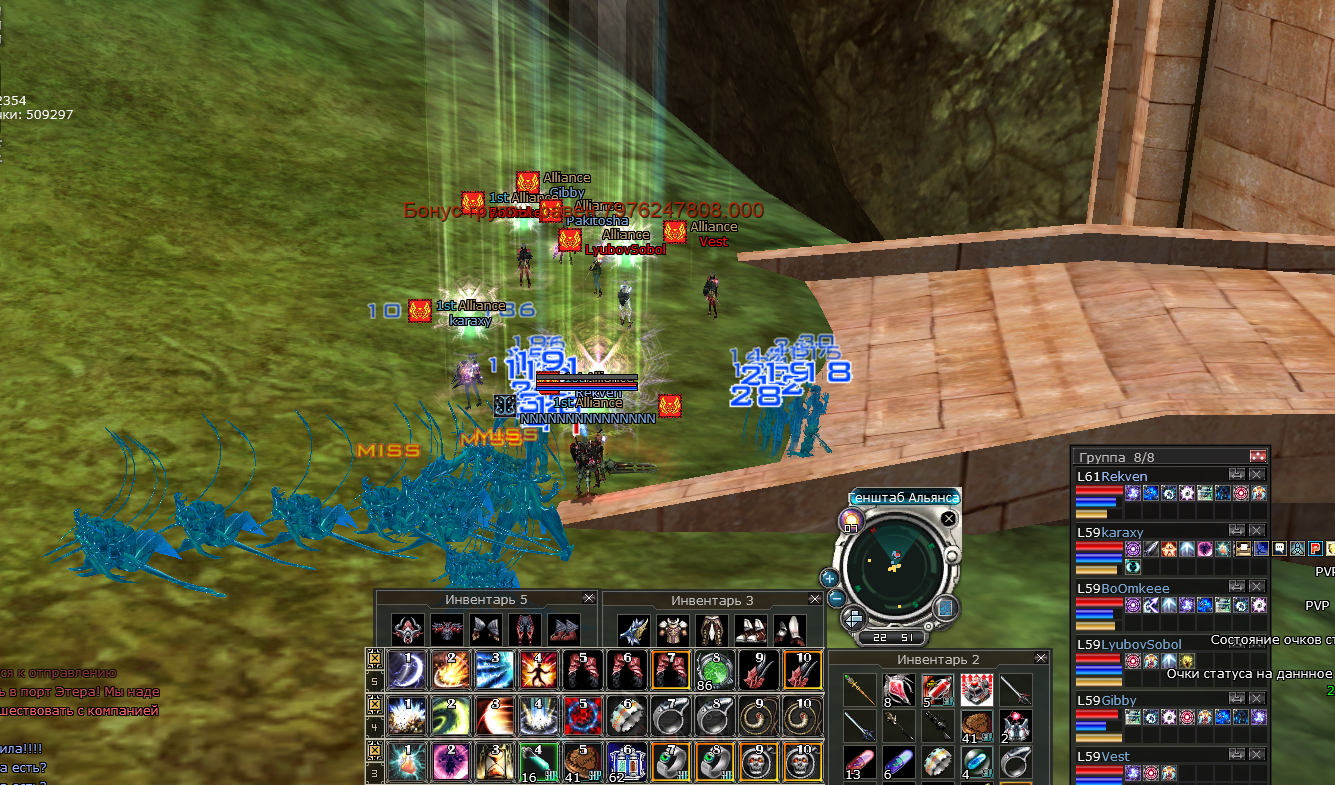The image size is (1335, 785).
Task: Select the golden staff in Инвентарь 2
Action: tap(859, 688)
